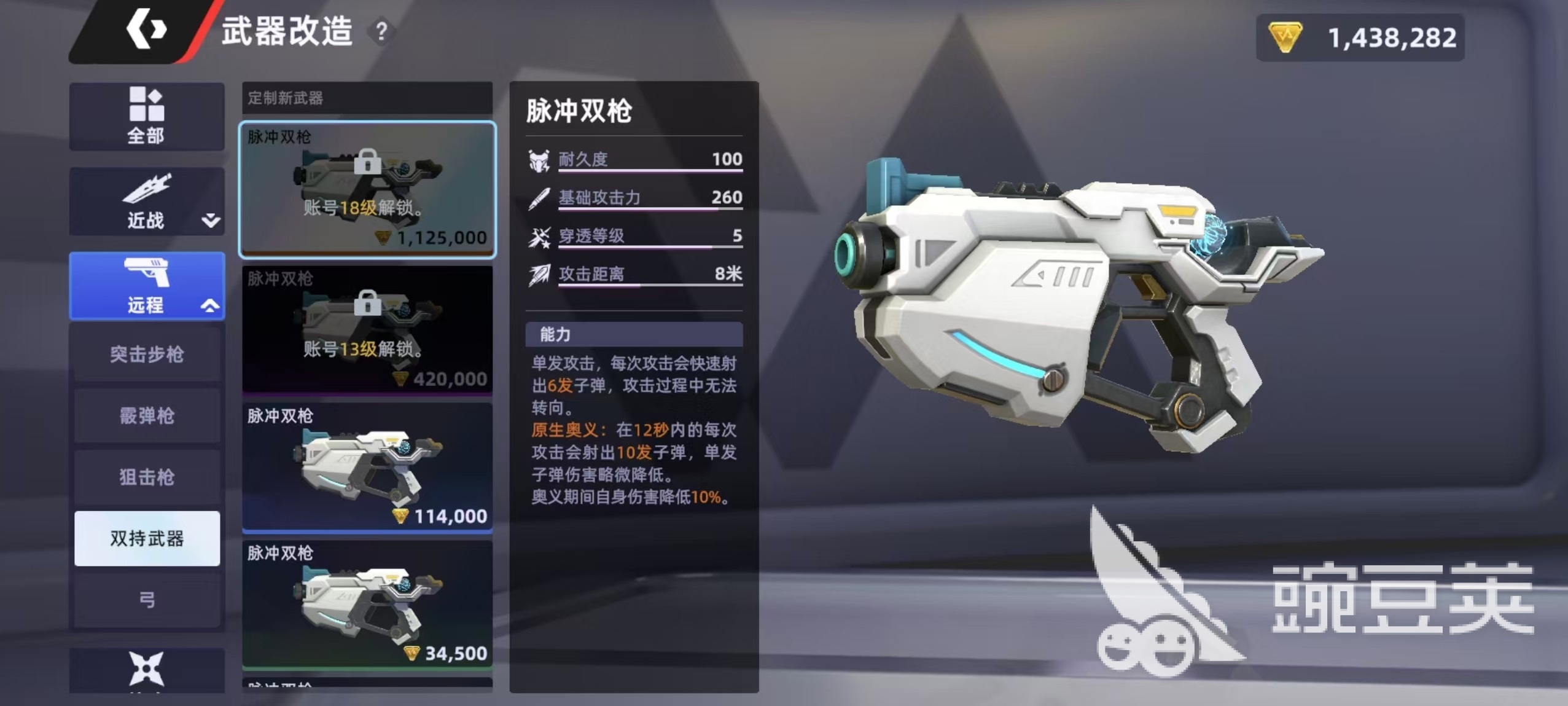The image size is (1568, 706).
Task: Click the shuriken icon below the bow category
Action: [147, 670]
